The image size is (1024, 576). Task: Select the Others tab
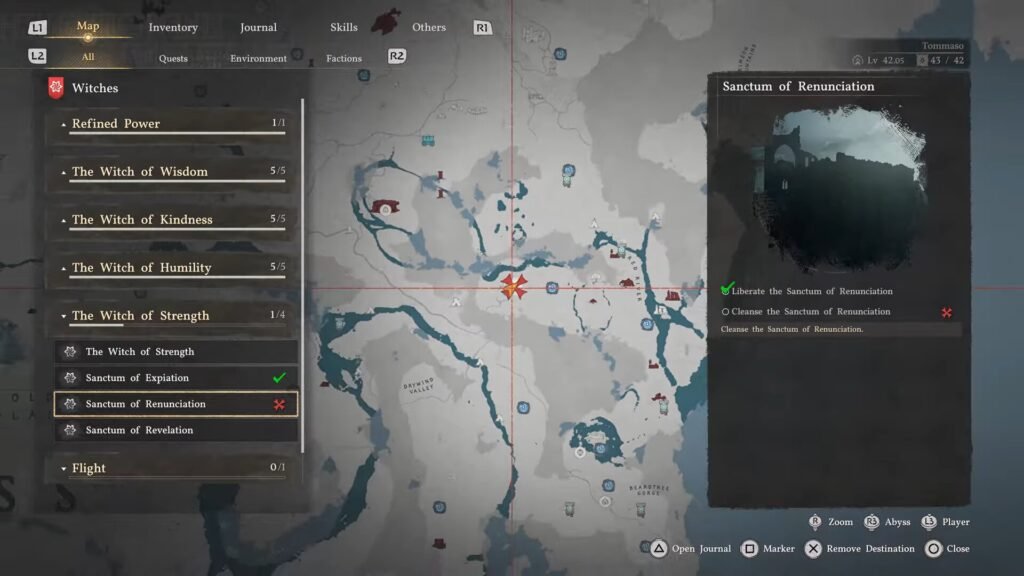pos(429,27)
